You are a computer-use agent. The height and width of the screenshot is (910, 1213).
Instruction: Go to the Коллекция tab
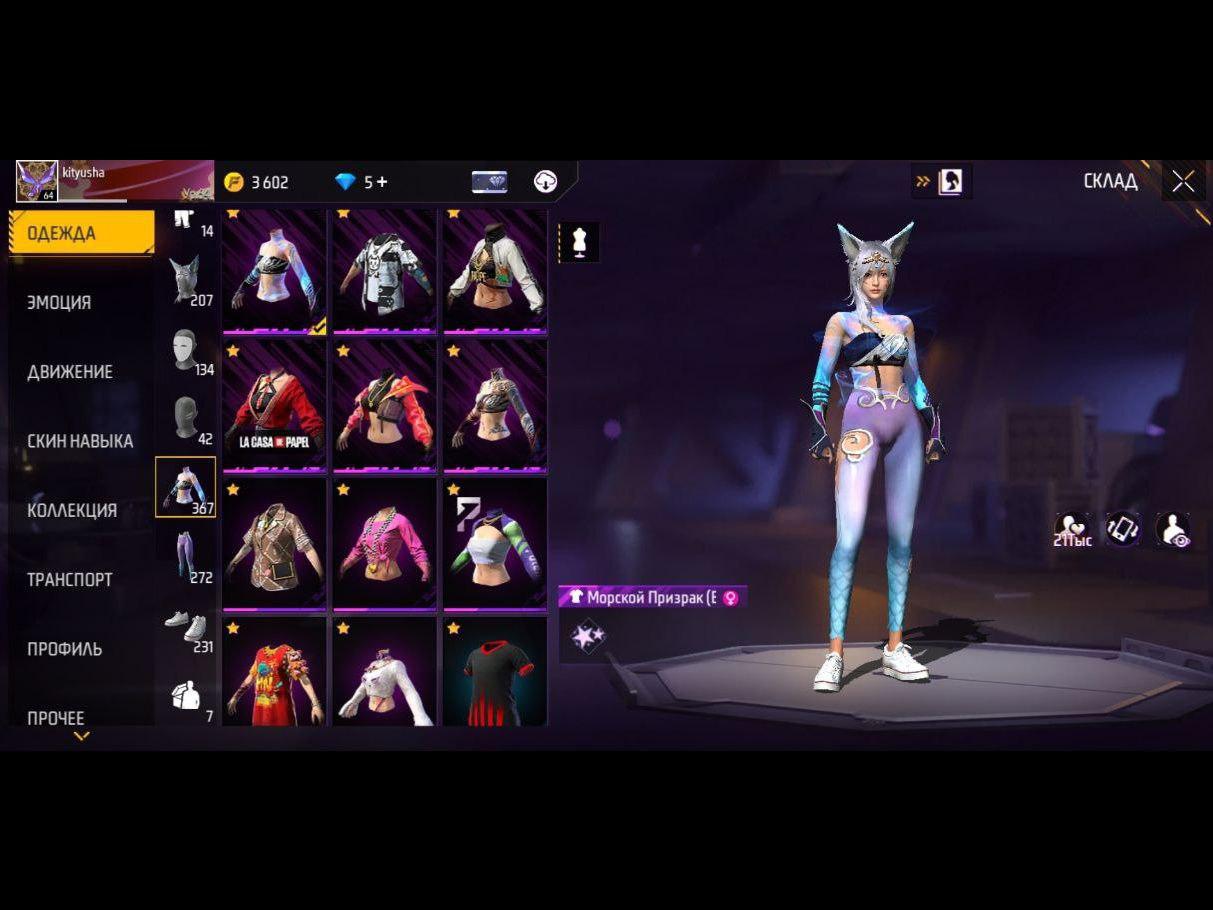coord(72,510)
